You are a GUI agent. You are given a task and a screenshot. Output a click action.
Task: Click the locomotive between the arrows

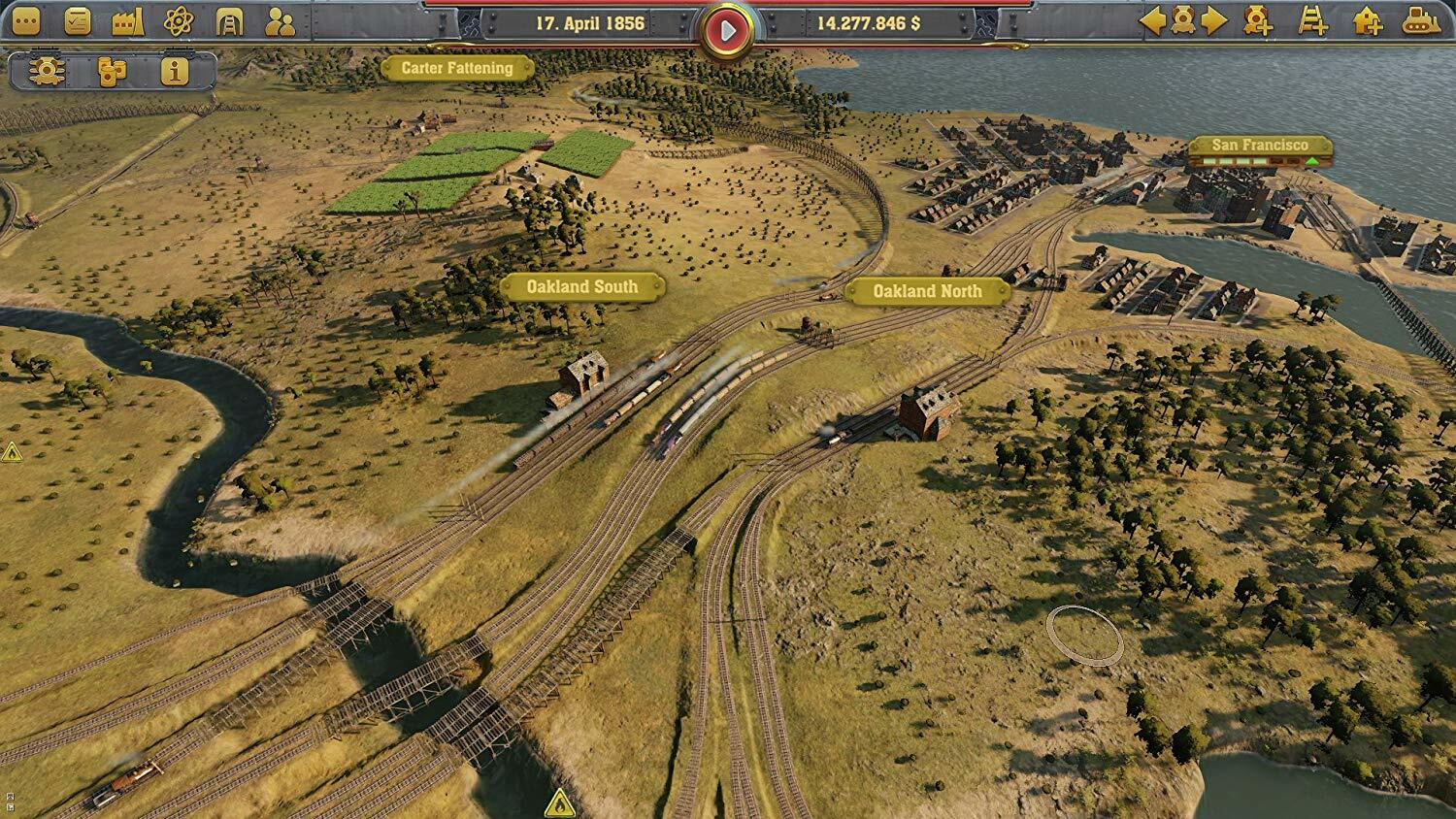[x=1183, y=21]
